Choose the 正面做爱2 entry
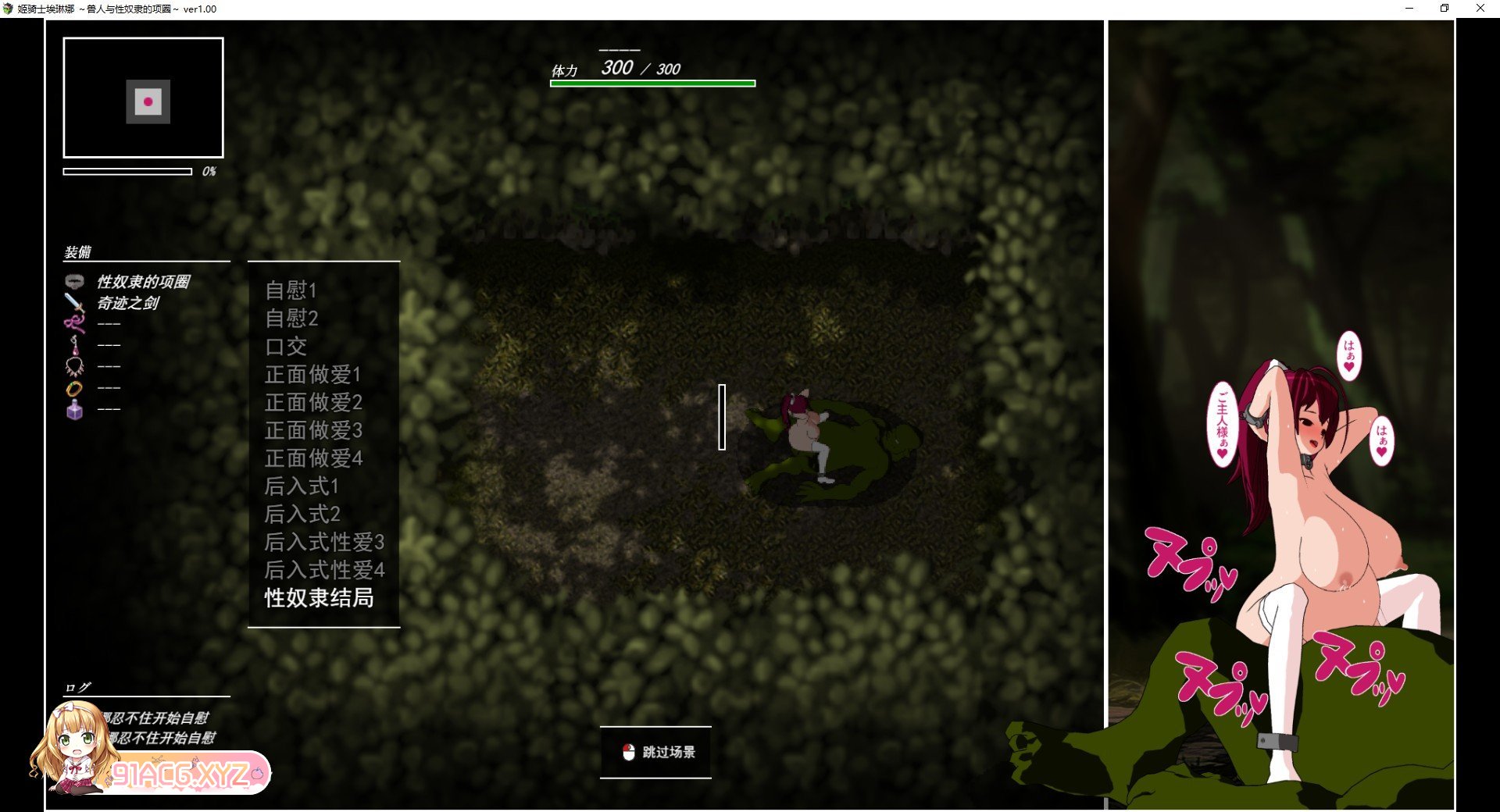Viewport: 1500px width, 812px height. [313, 403]
